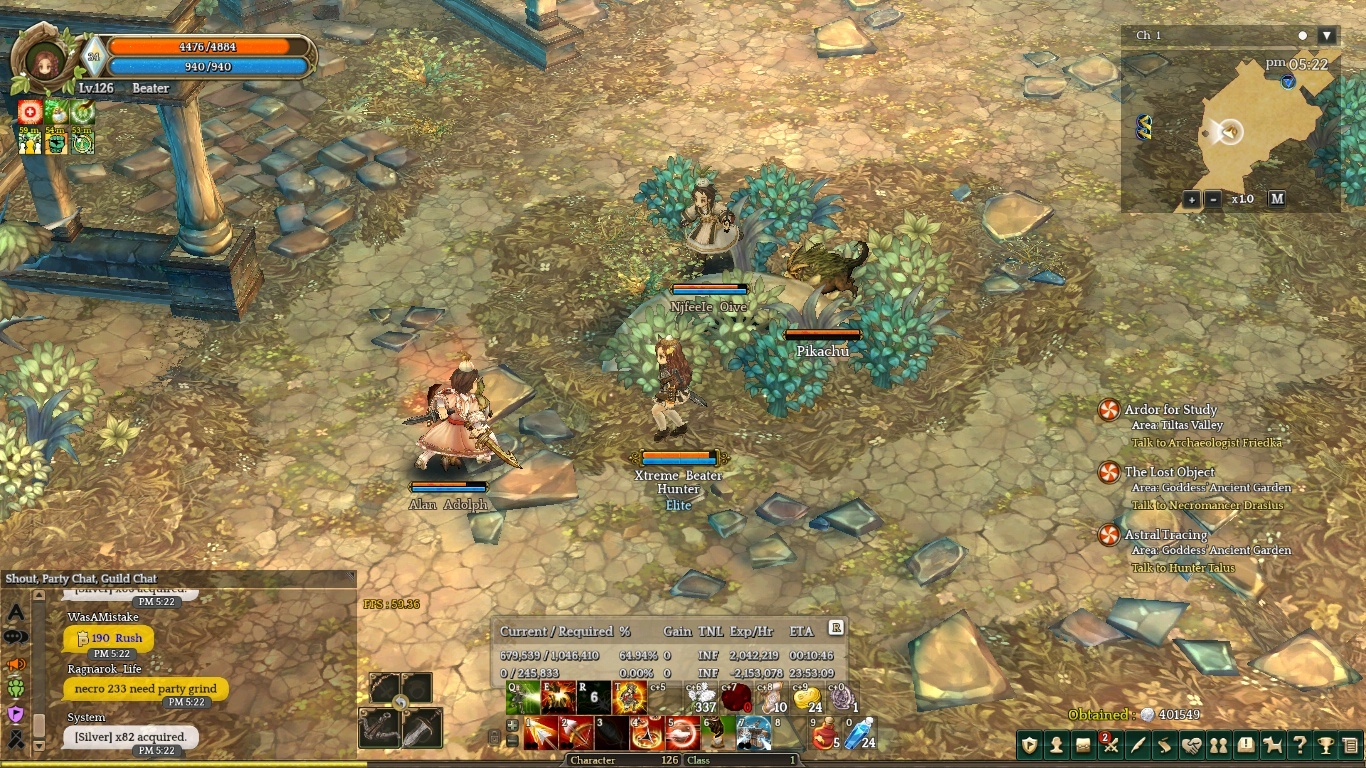Image resolution: width=1366 pixels, height=768 pixels.
Task: Open the inventory bag menu icon
Action: coord(1083,745)
